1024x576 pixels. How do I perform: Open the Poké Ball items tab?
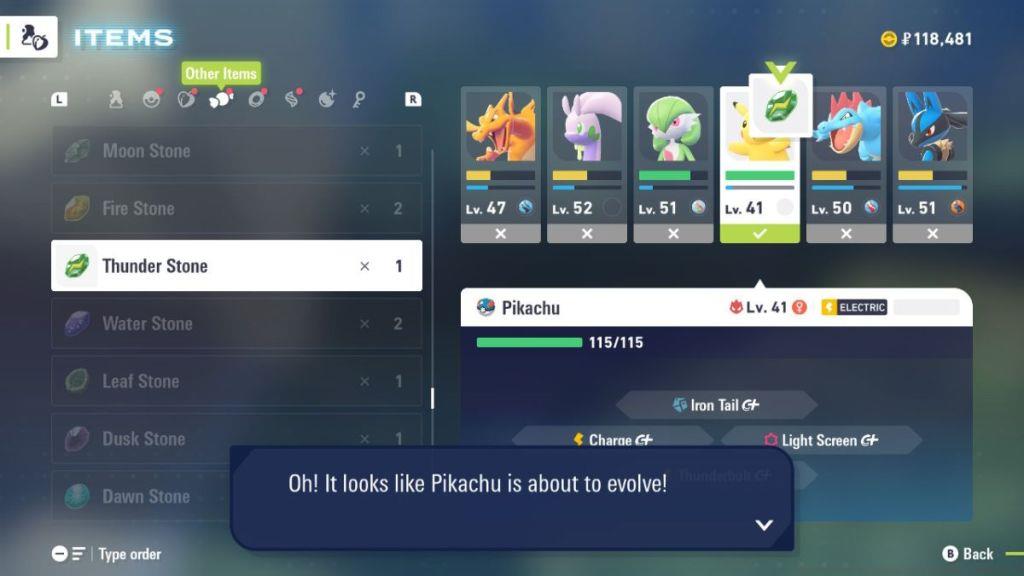tap(151, 99)
